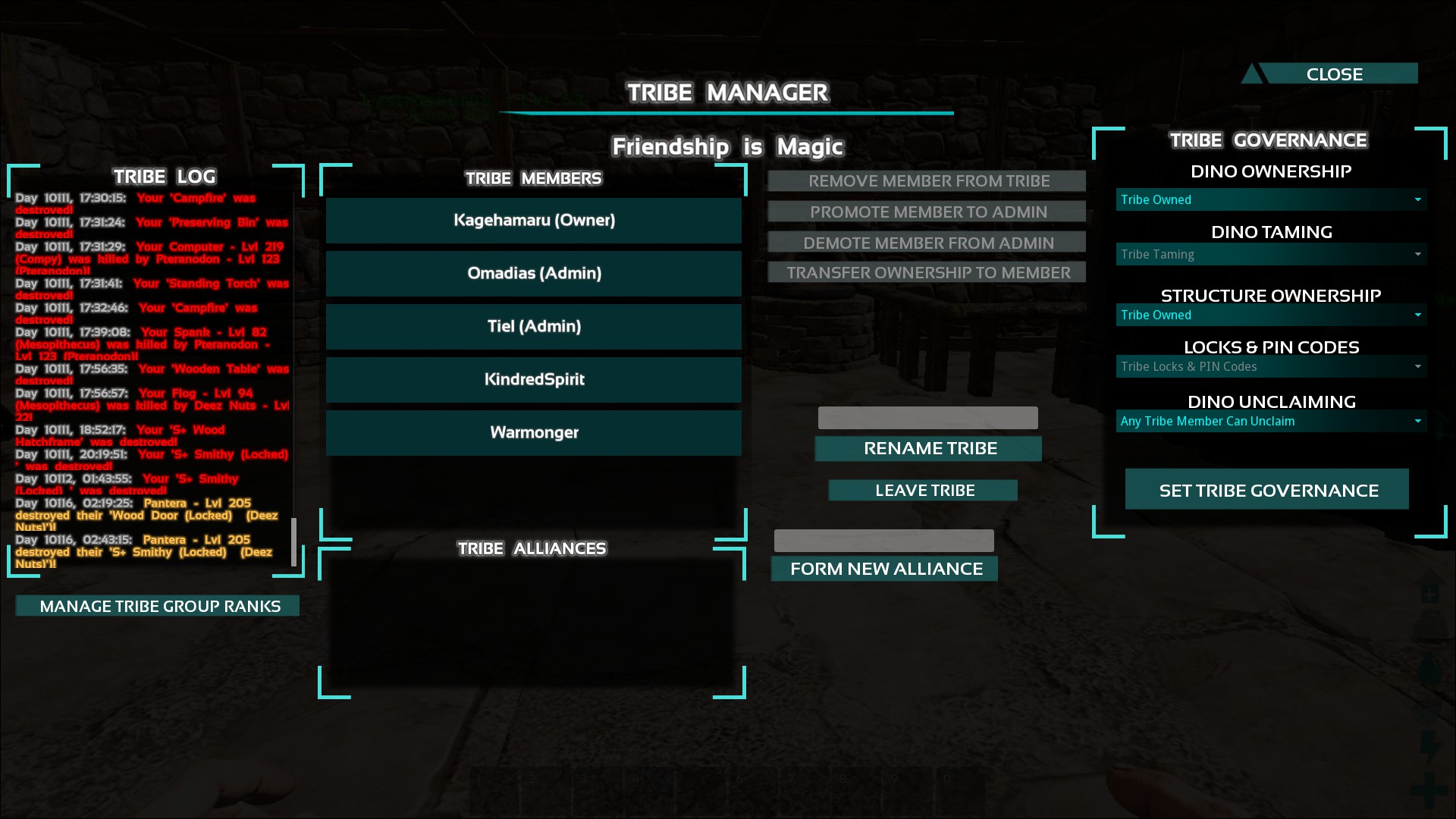Click Demote Member From Admin

[x=927, y=243]
